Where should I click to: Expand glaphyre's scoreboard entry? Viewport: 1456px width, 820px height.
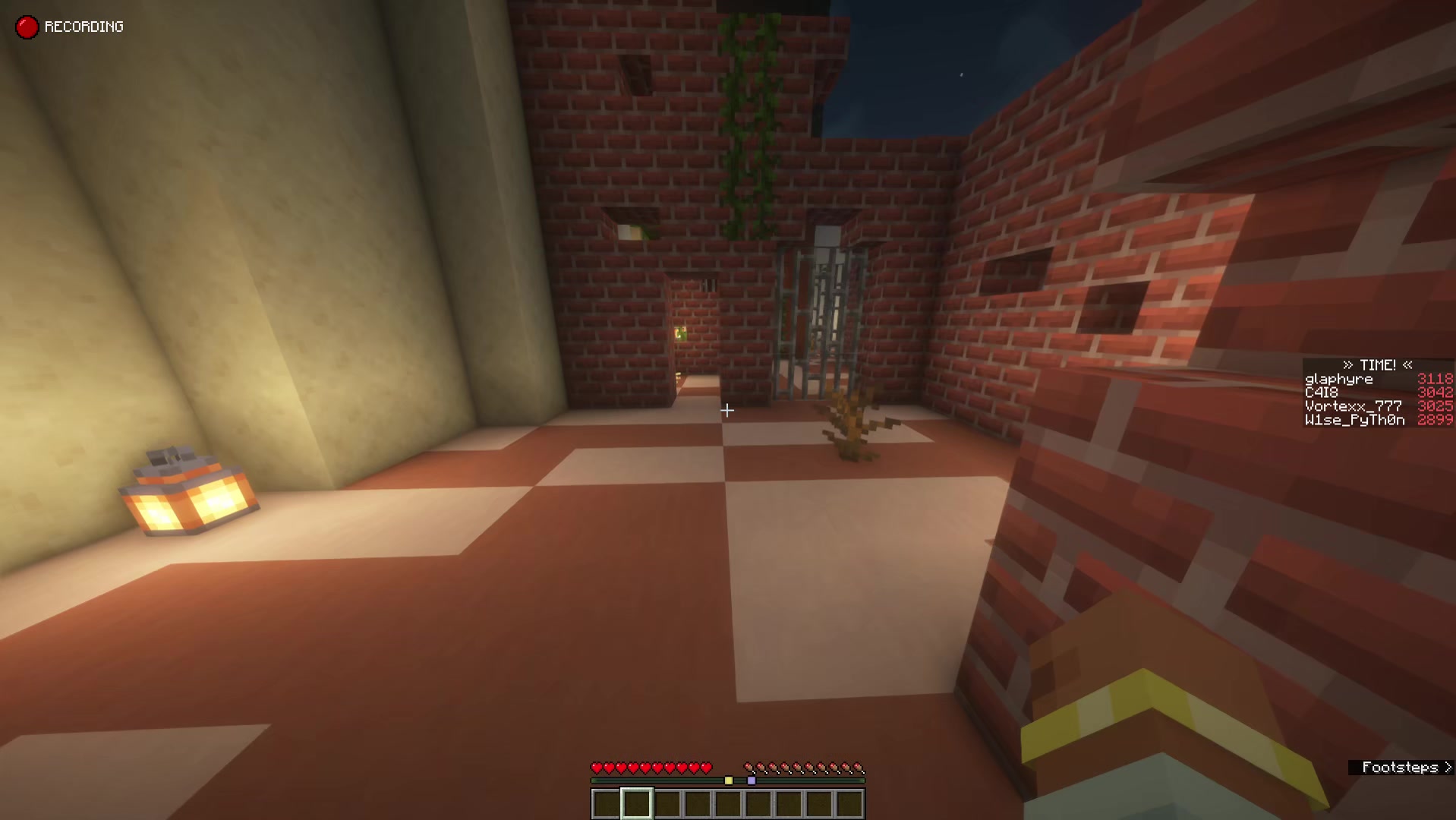coord(1338,379)
